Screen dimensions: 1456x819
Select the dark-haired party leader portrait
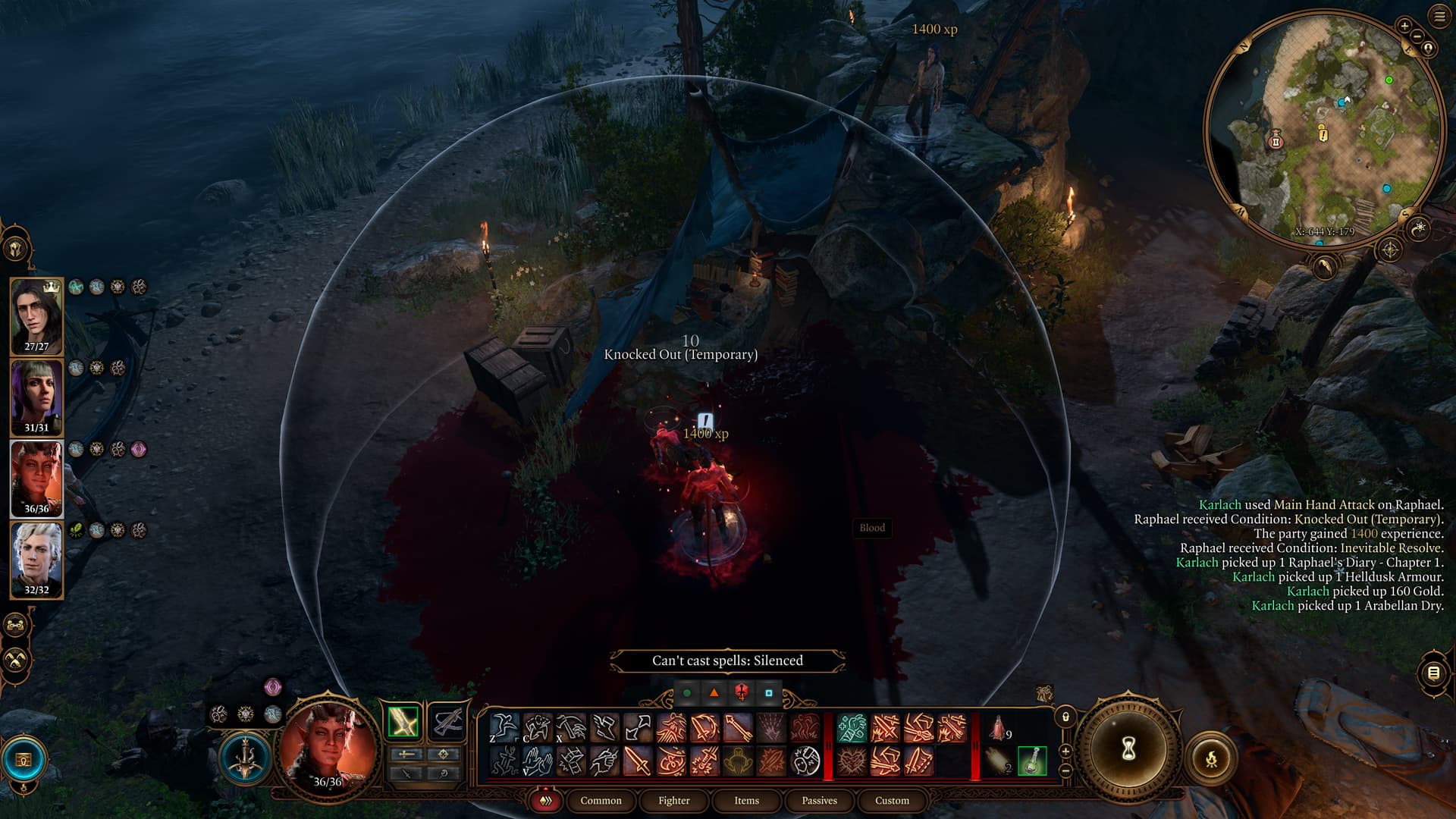point(36,315)
